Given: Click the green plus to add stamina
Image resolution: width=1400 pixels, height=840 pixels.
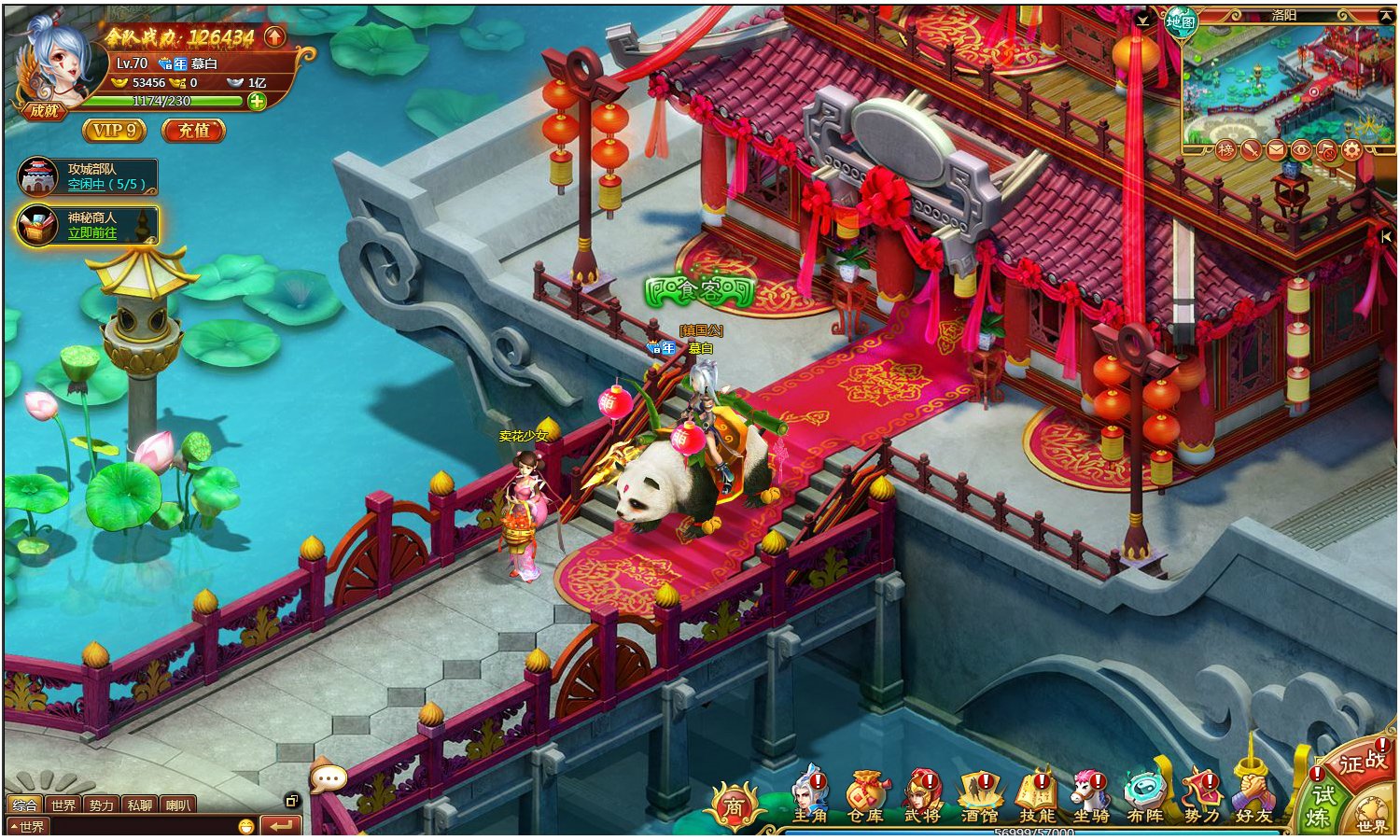Looking at the screenshot, I should pos(257,101).
